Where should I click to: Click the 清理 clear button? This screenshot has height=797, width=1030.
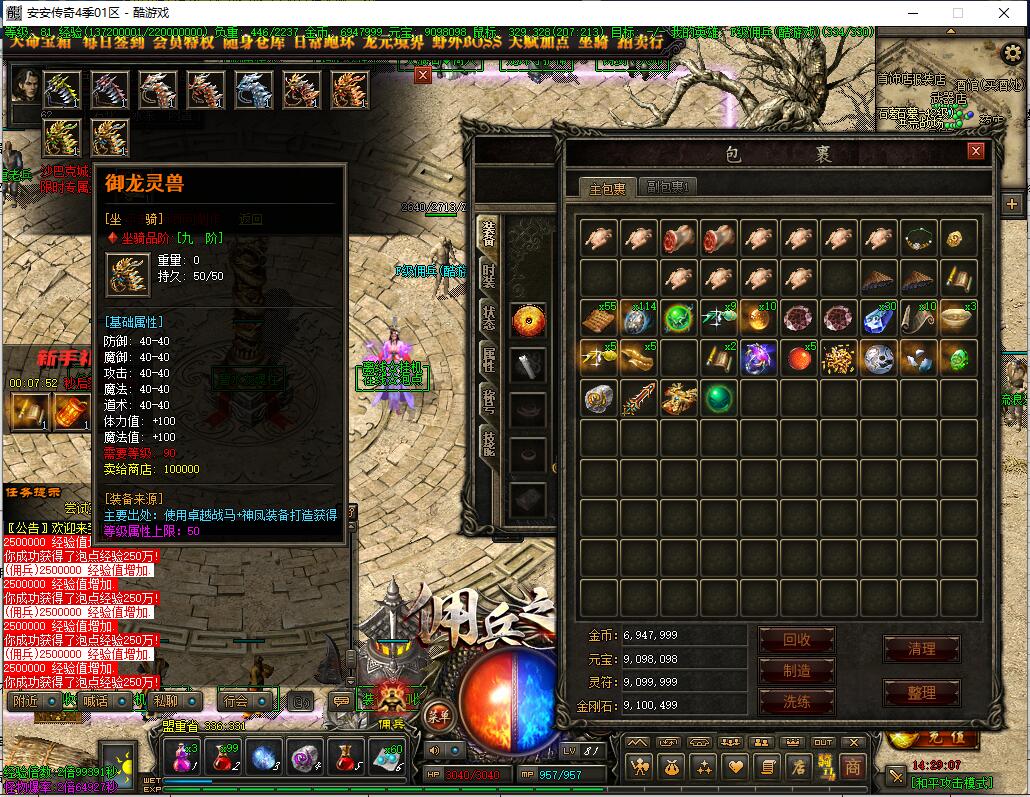pos(921,649)
